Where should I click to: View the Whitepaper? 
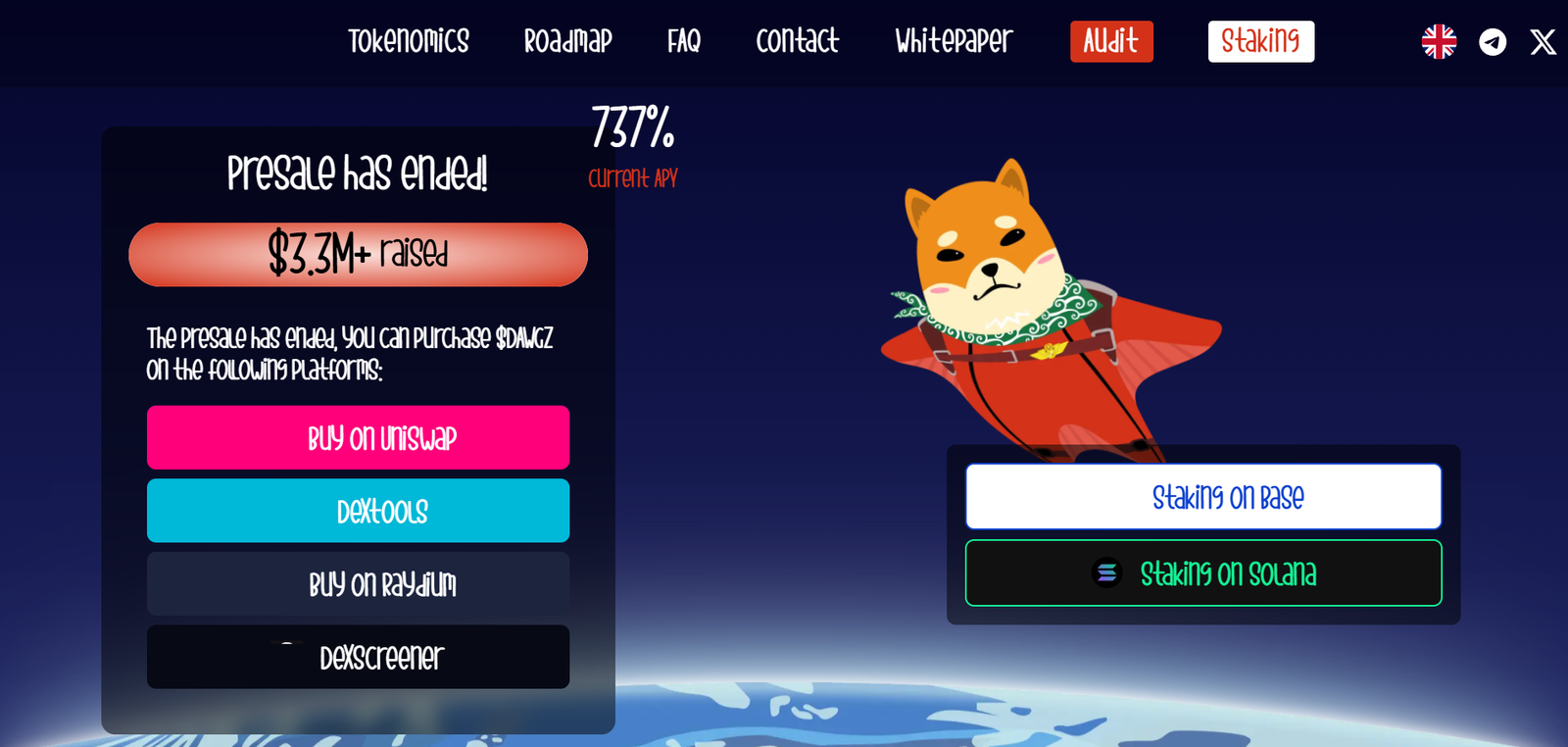[x=954, y=41]
